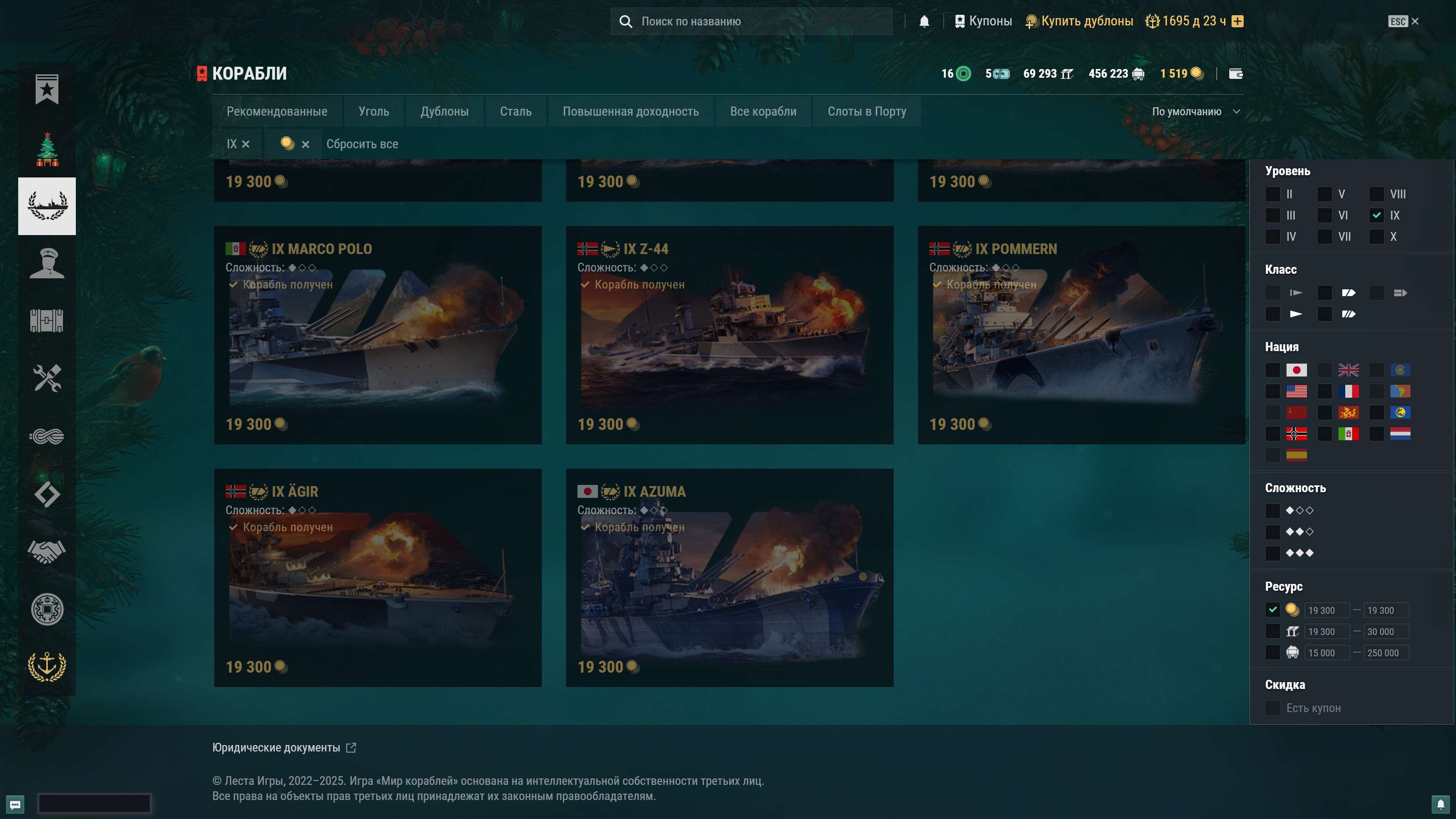Image resolution: width=1456 pixels, height=819 pixels.
Task: Open the 'По умолчанию' sorting dropdown
Action: (x=1195, y=111)
